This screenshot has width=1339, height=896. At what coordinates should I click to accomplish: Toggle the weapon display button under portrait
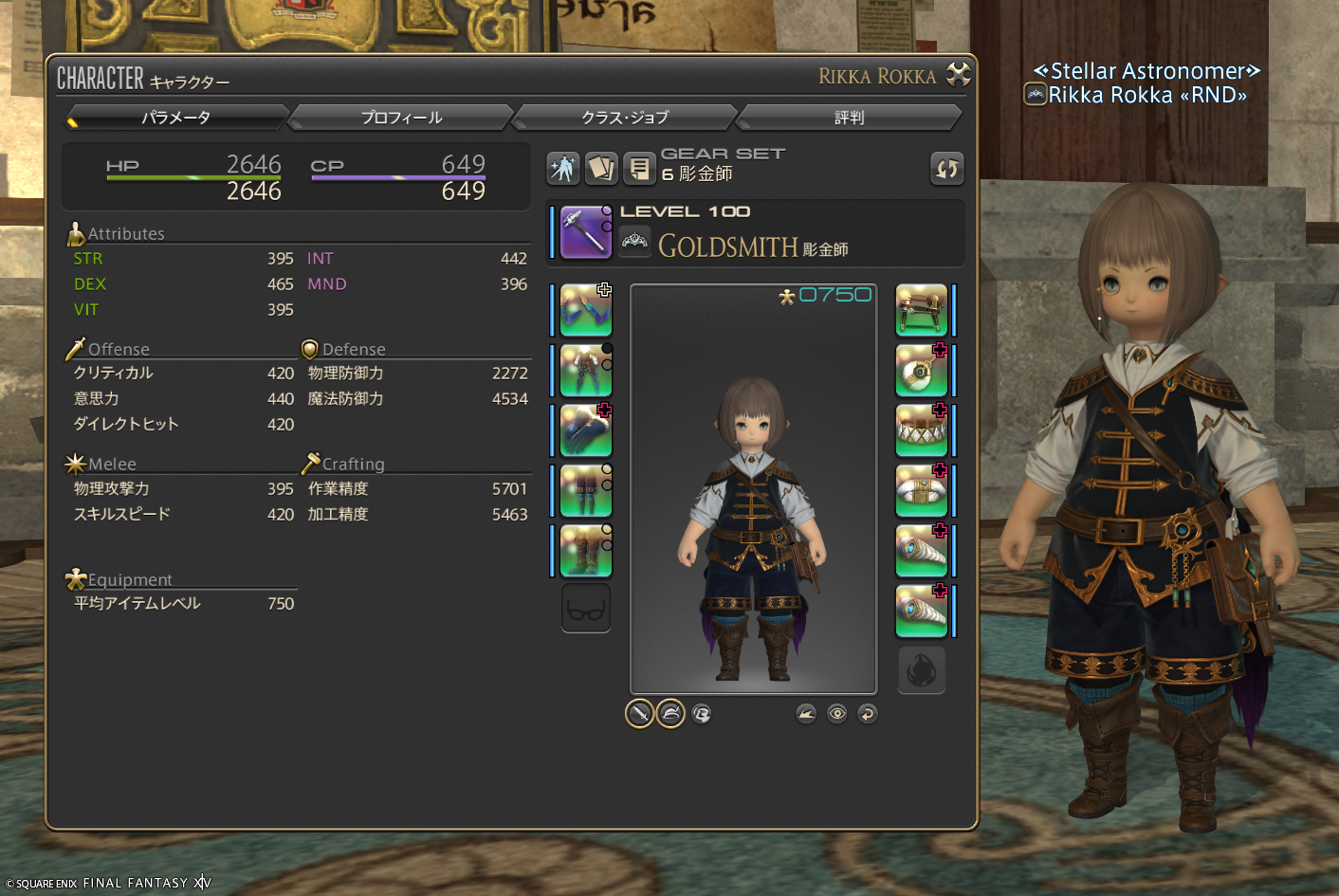(640, 713)
